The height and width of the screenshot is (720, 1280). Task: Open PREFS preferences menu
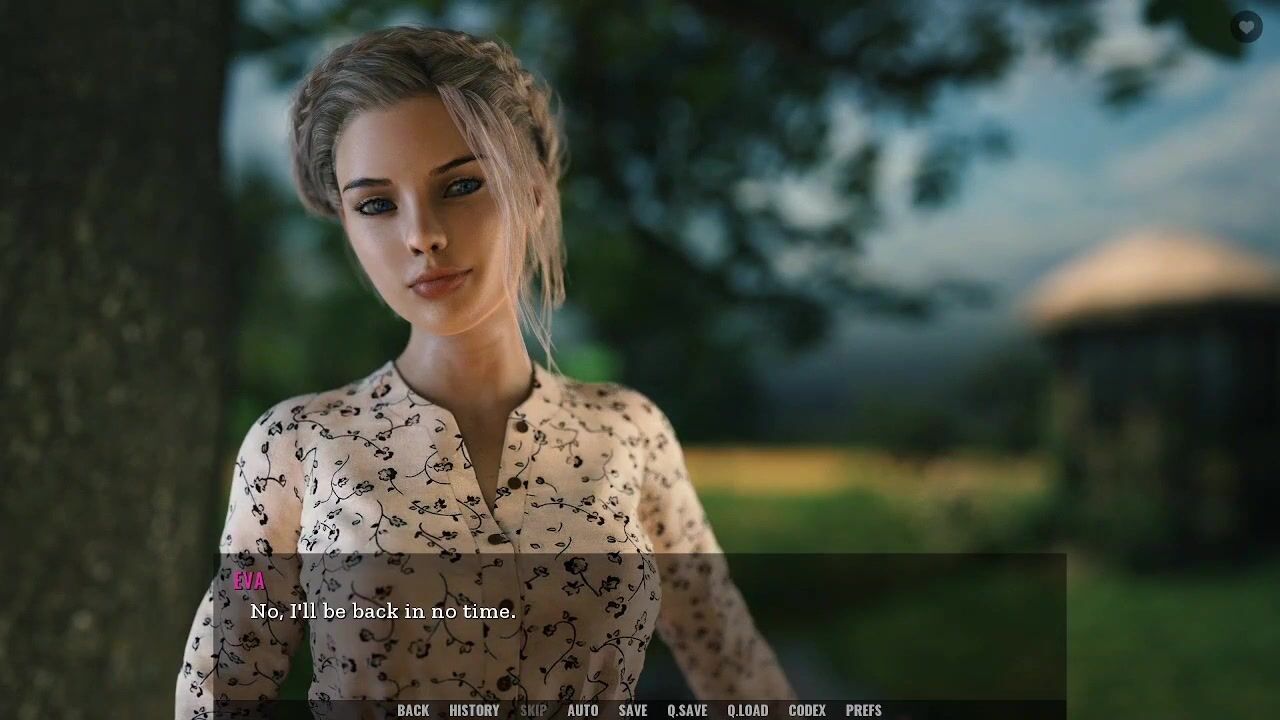click(x=864, y=710)
